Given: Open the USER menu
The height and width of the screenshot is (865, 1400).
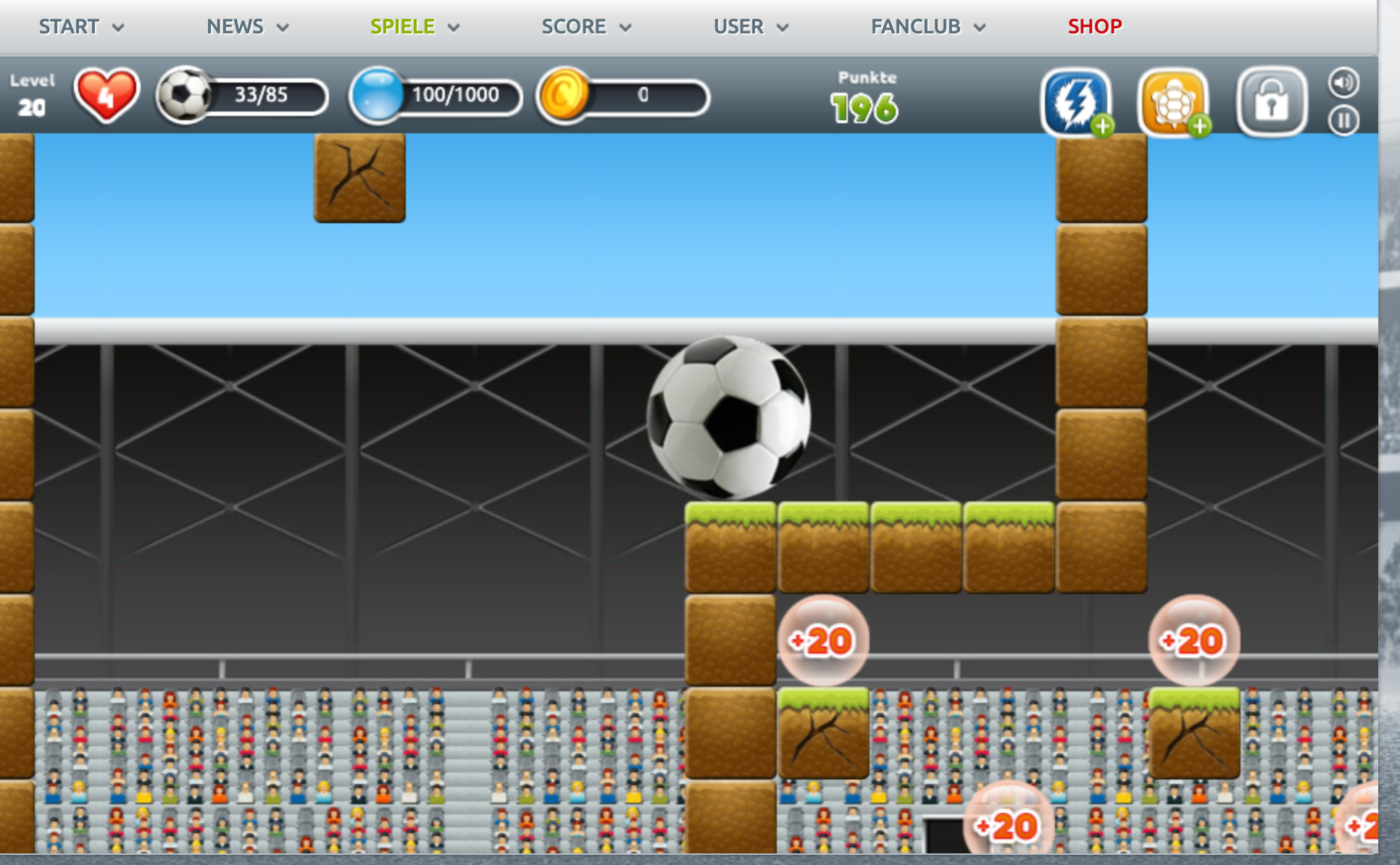Looking at the screenshot, I should point(750,27).
